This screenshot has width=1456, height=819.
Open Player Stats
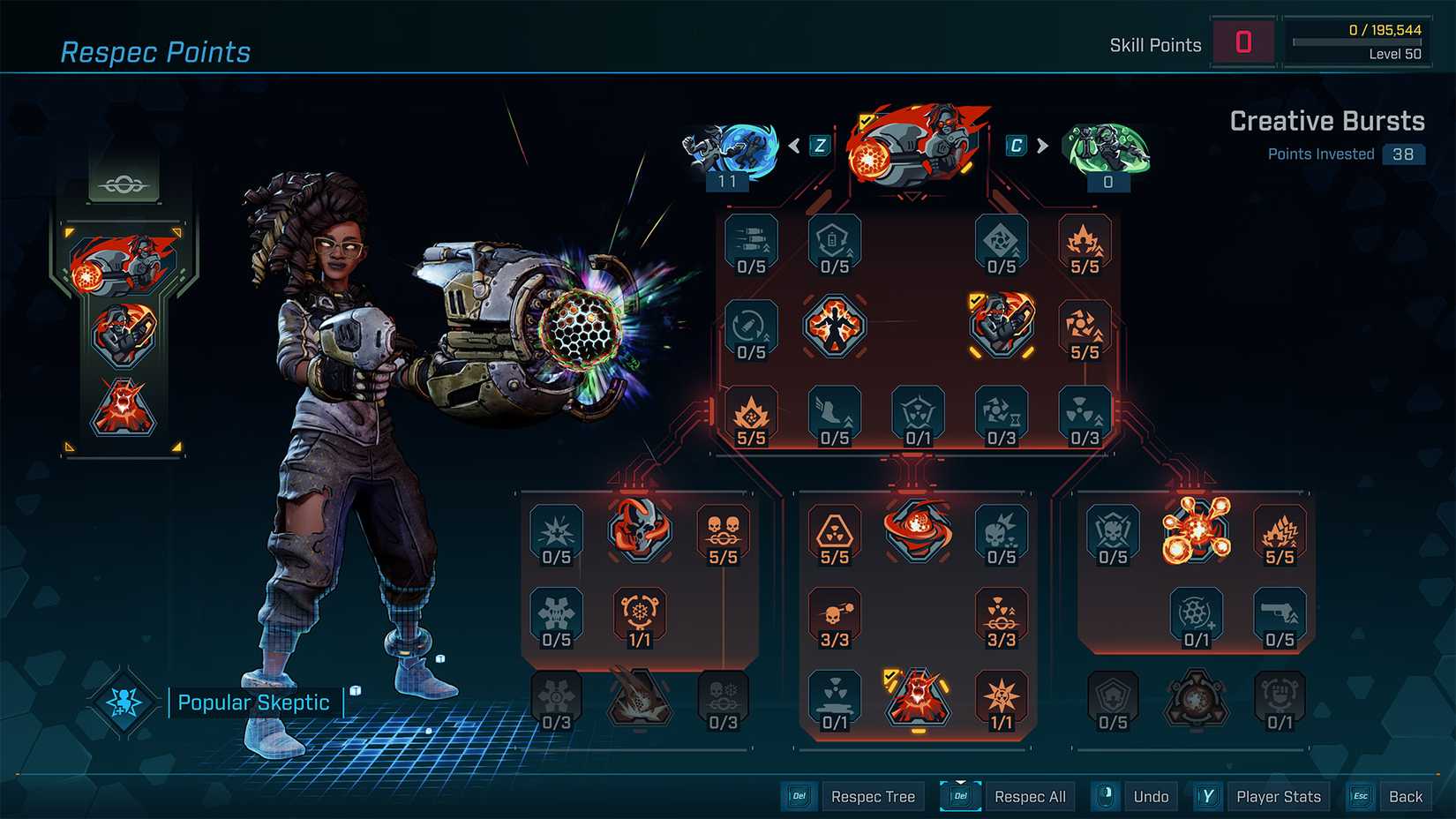click(1279, 795)
